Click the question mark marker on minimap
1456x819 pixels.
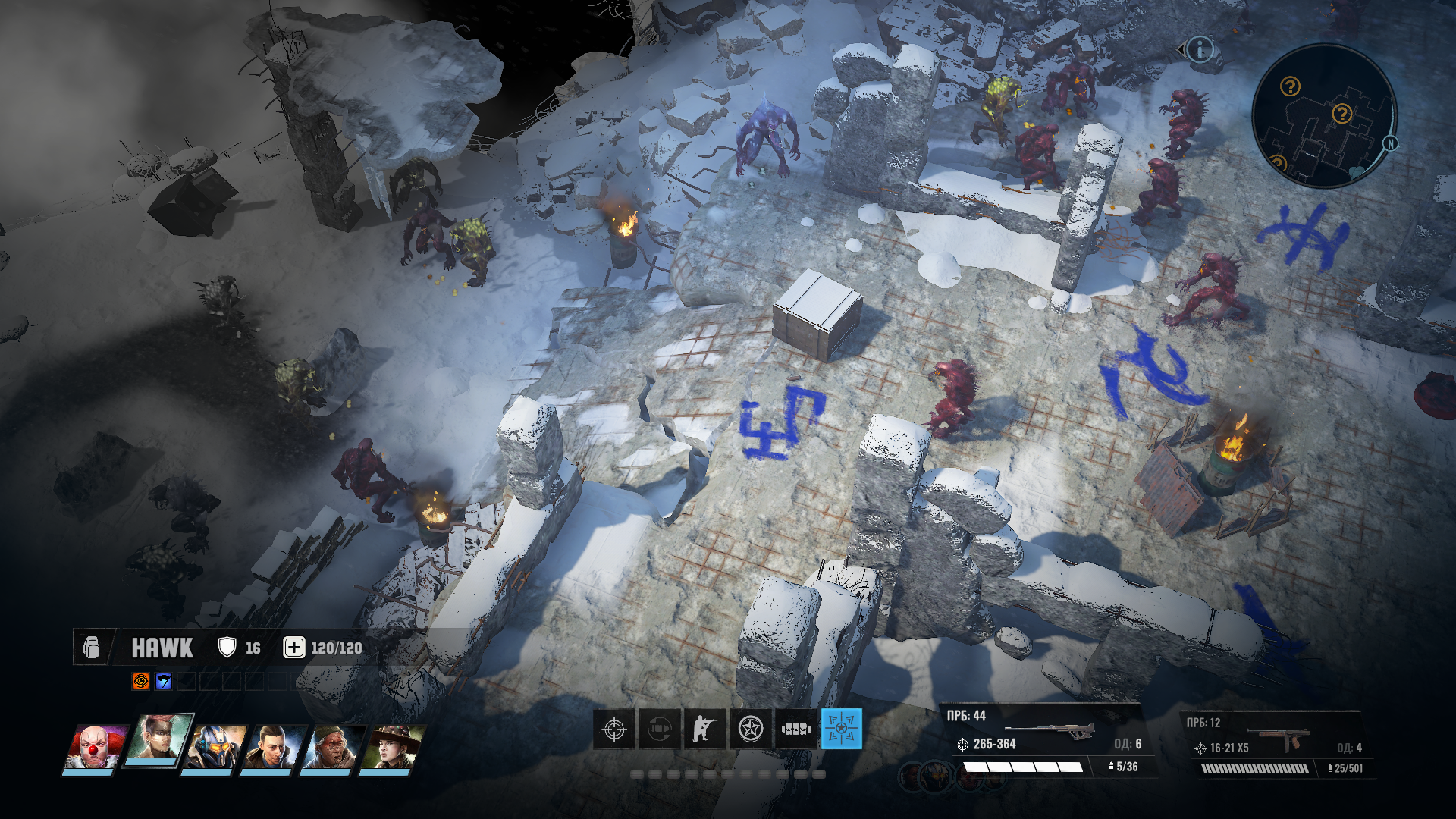pyautogui.click(x=1289, y=86)
